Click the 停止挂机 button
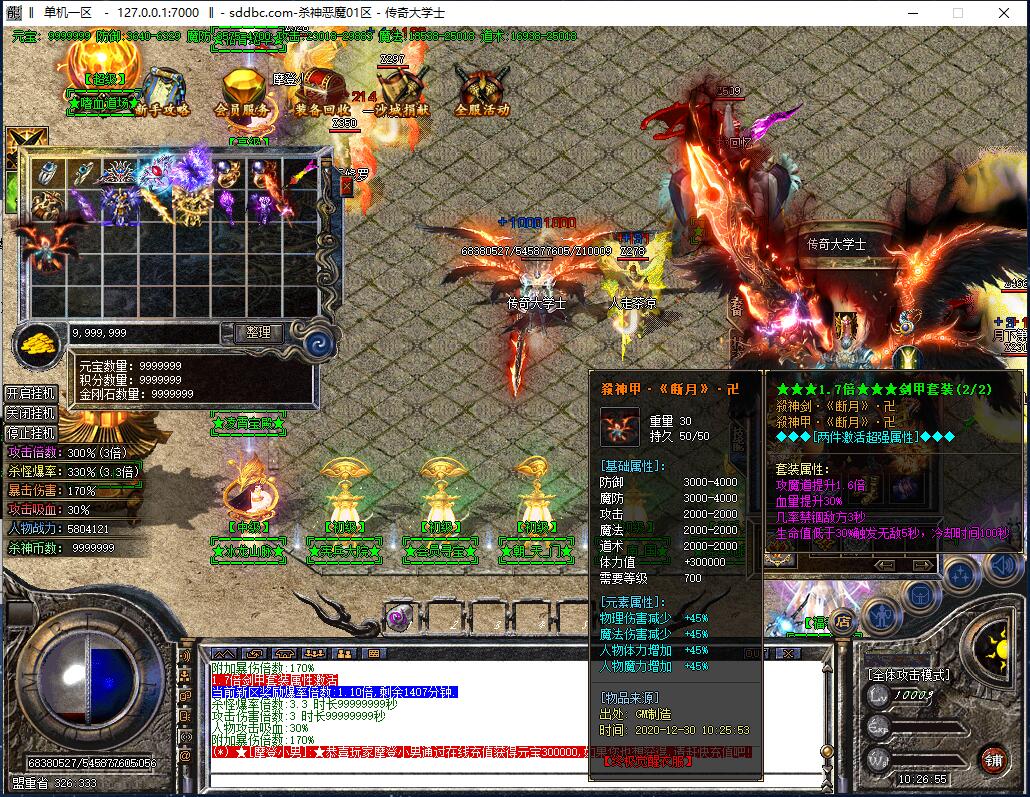Image resolution: width=1030 pixels, height=797 pixels. coord(31,434)
